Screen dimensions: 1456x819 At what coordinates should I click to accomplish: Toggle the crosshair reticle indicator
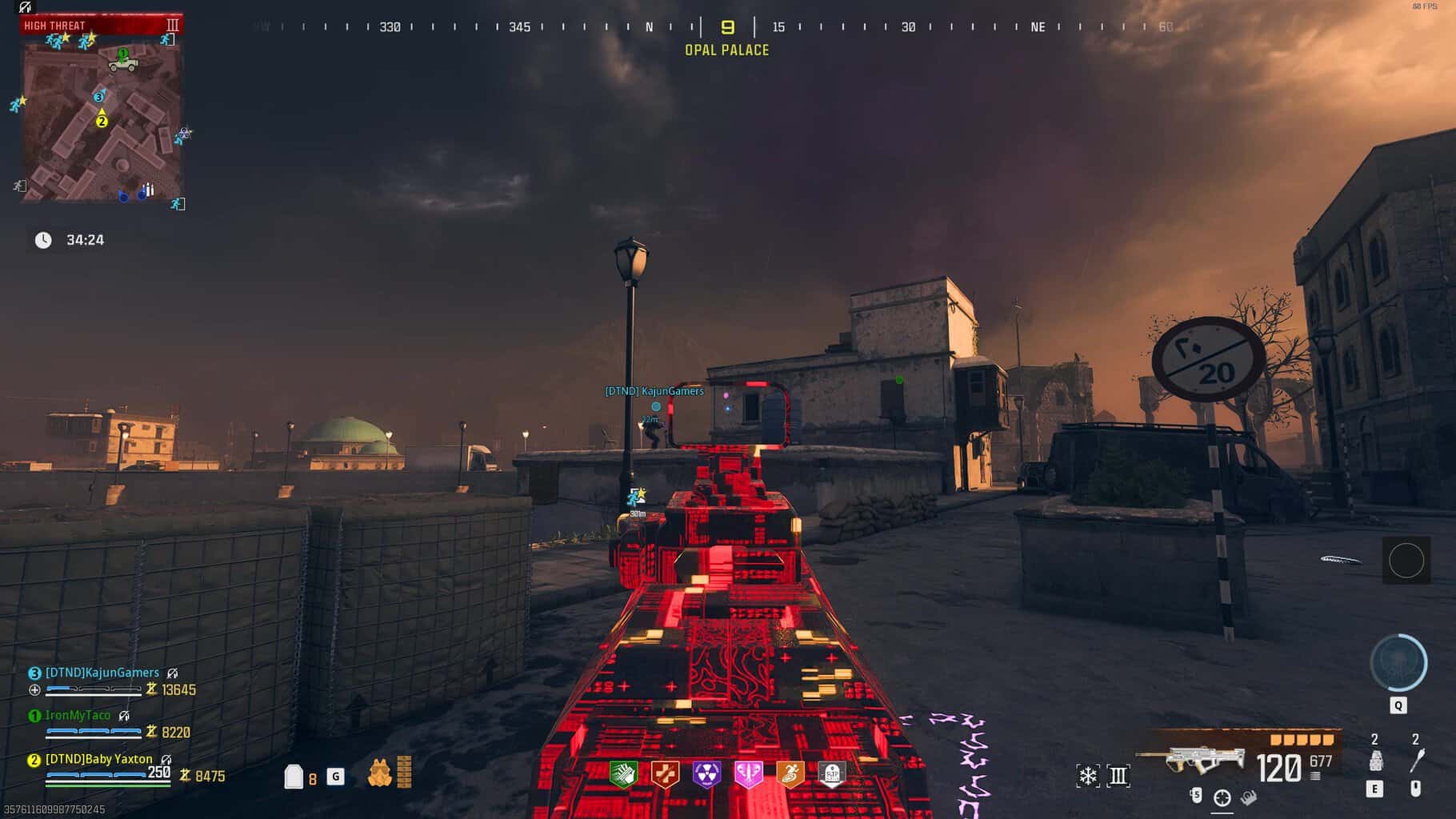[x=1222, y=797]
